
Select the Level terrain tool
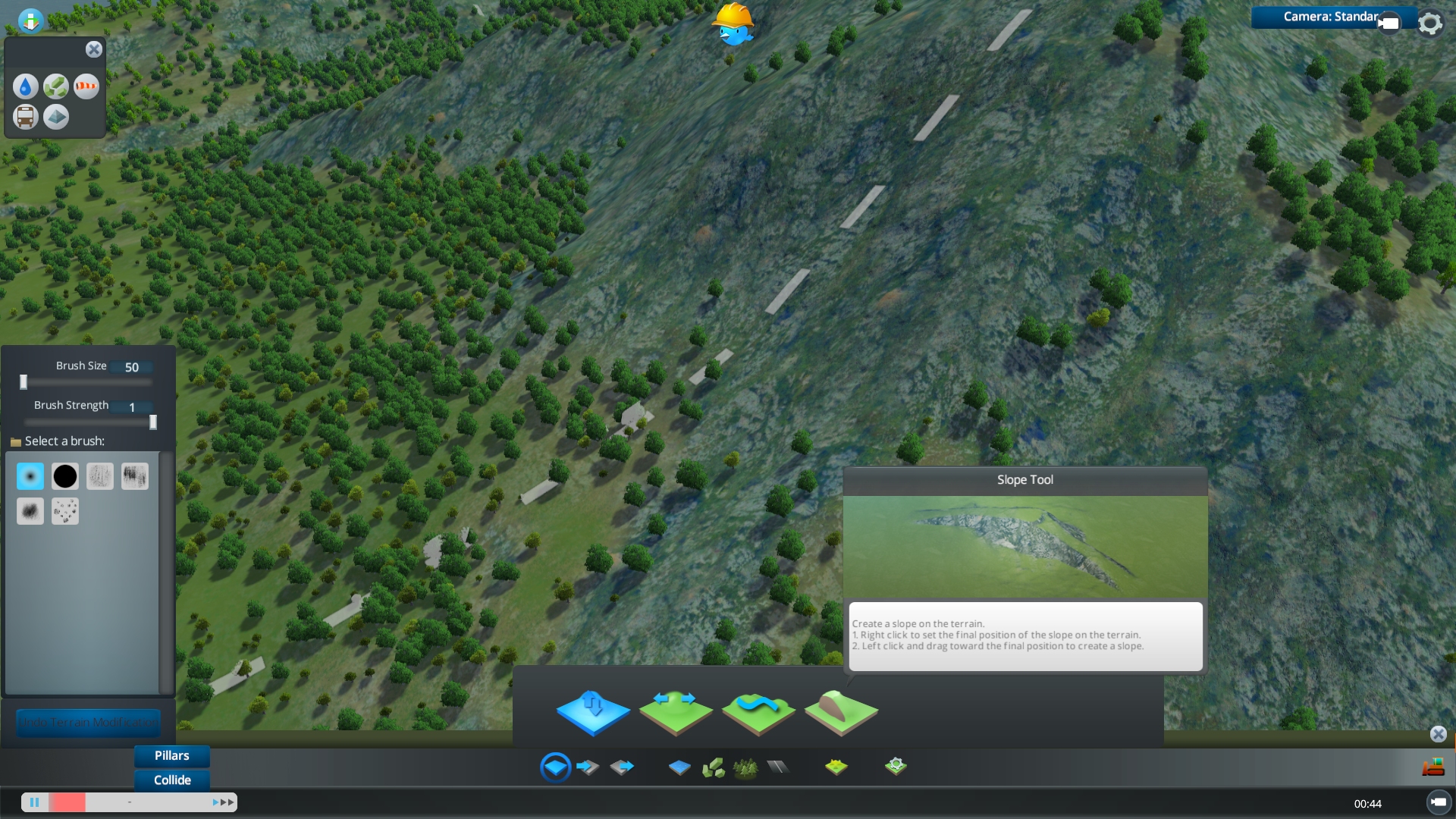tap(676, 711)
